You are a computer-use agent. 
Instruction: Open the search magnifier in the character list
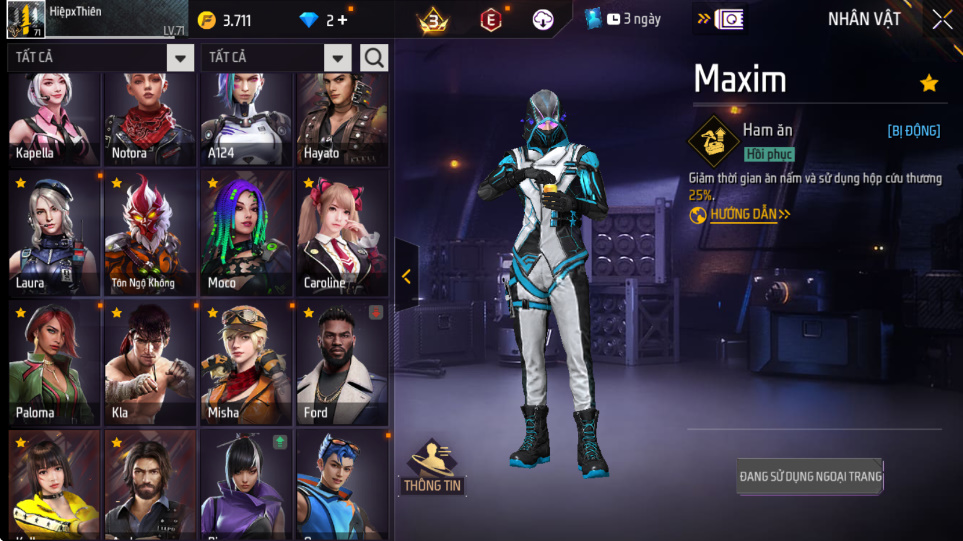(x=374, y=58)
